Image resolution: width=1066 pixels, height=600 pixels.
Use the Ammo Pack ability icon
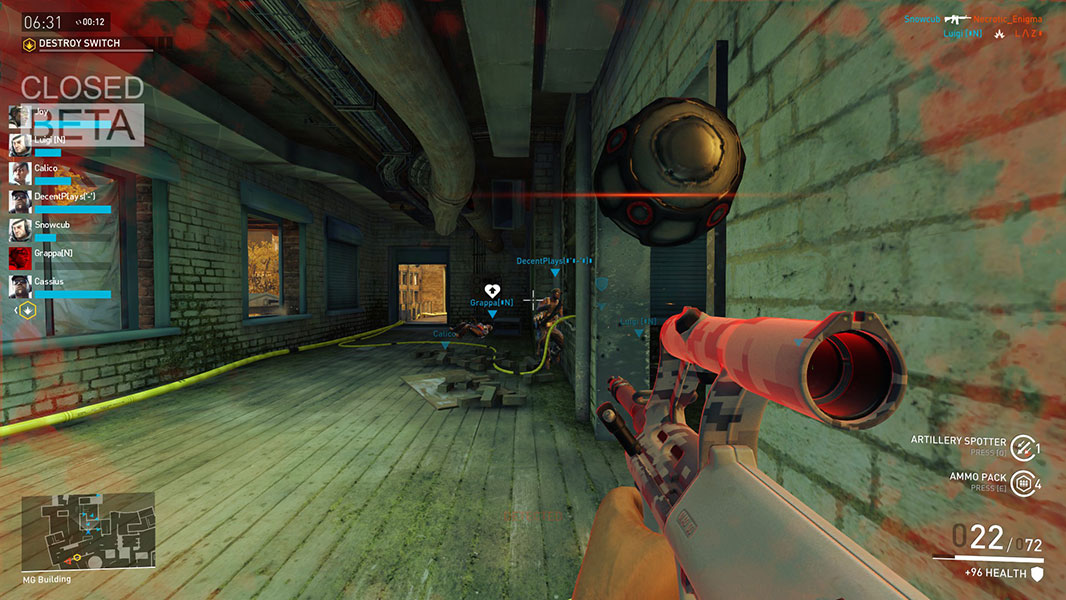(x=1021, y=483)
